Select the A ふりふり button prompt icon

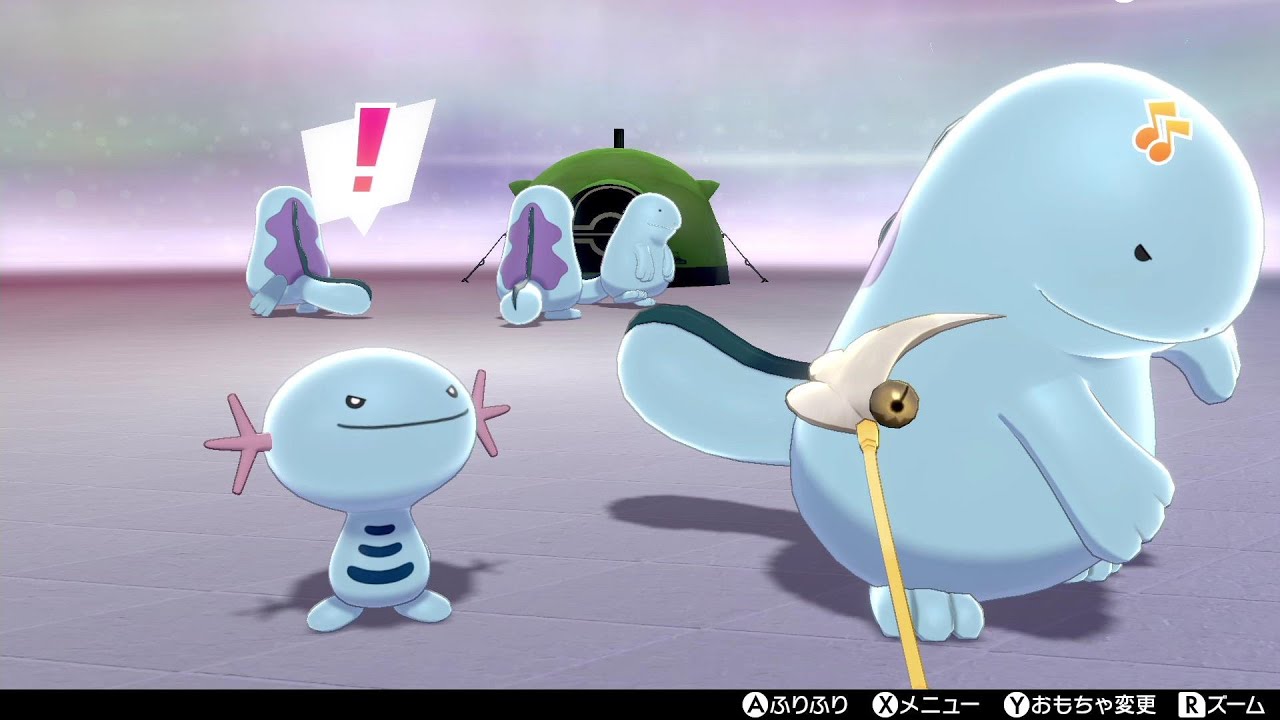pos(753,704)
